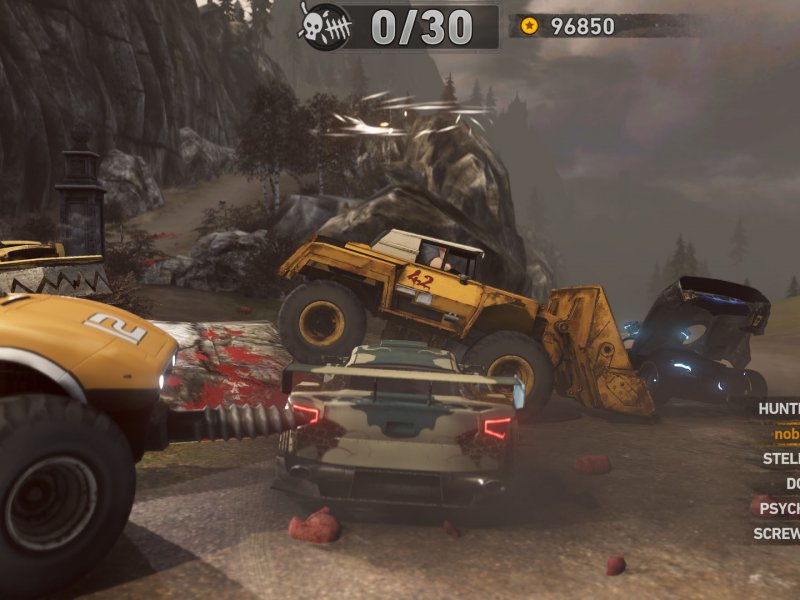Select the PSYCH player row in standings

[778, 508]
